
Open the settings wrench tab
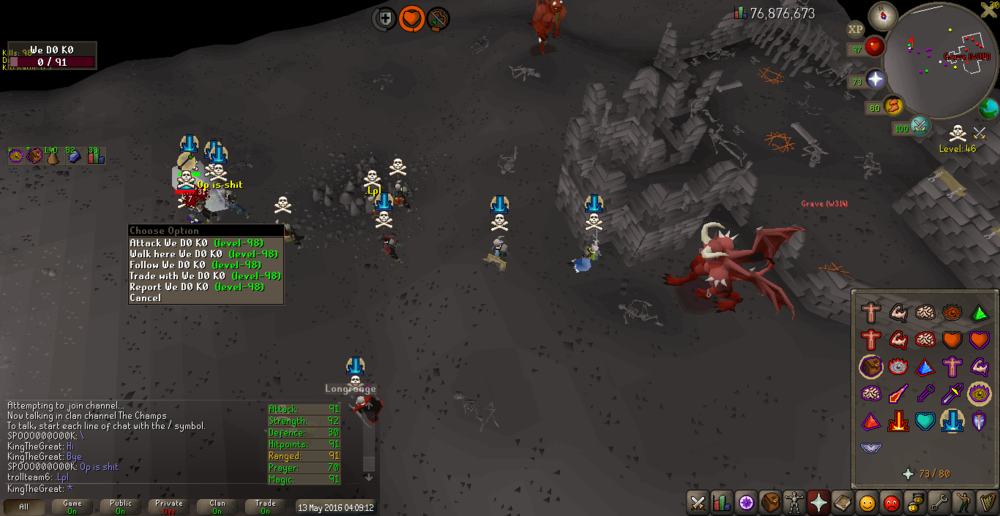(938, 502)
